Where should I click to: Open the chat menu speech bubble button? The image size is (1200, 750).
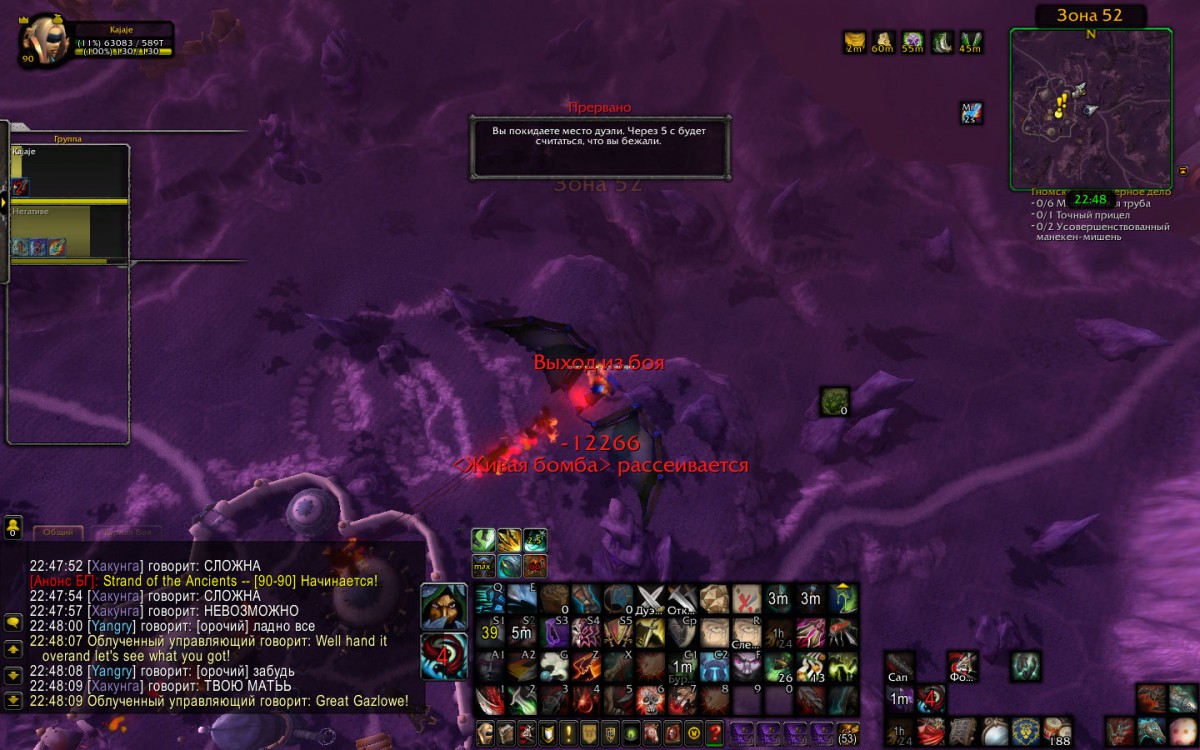tap(13, 622)
